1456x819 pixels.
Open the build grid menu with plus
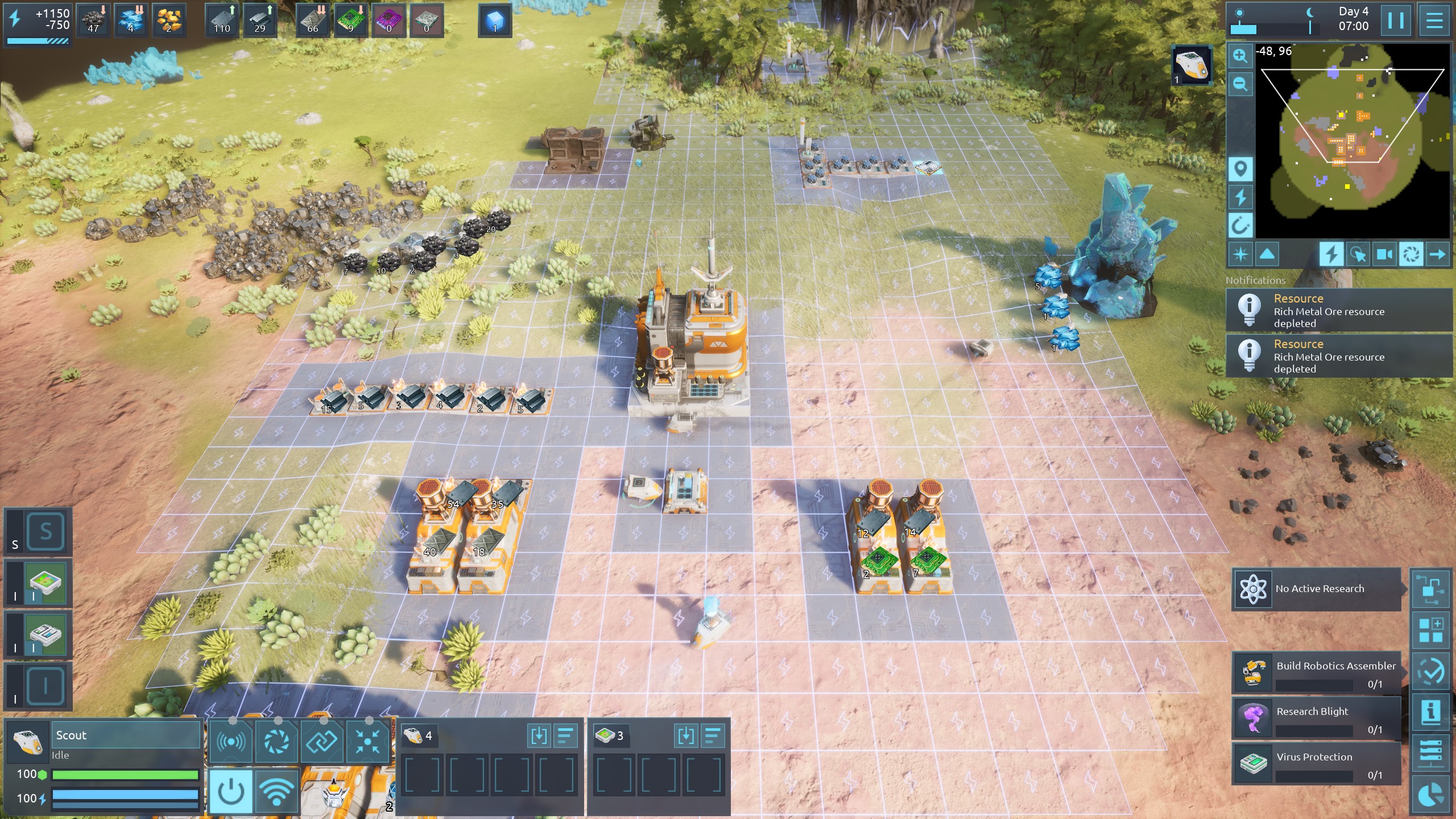1430,630
